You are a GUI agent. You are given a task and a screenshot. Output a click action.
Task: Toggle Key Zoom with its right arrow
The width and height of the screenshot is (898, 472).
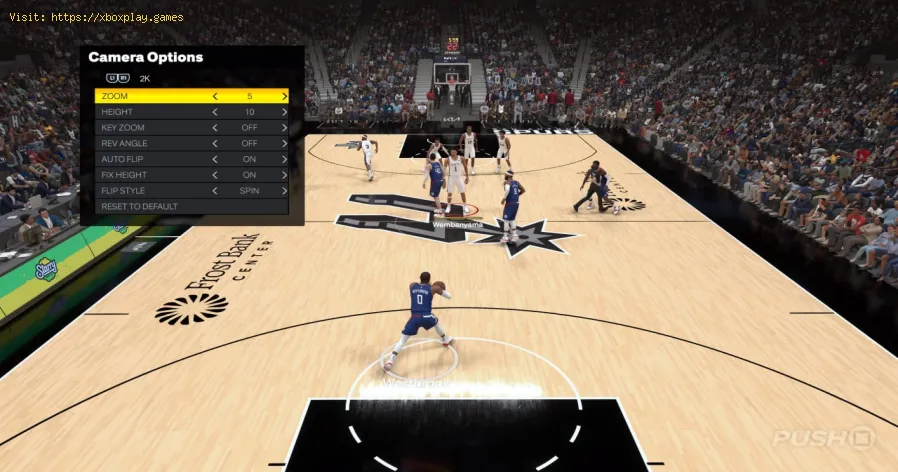pyautogui.click(x=284, y=128)
